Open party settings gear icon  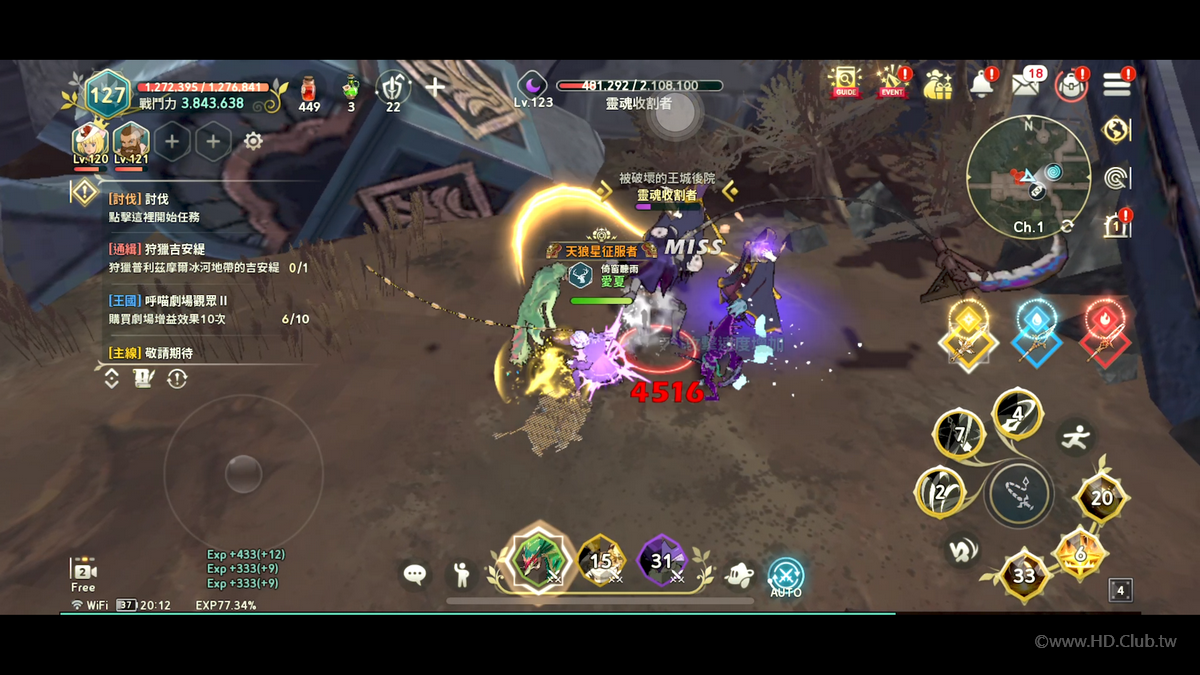(x=253, y=141)
